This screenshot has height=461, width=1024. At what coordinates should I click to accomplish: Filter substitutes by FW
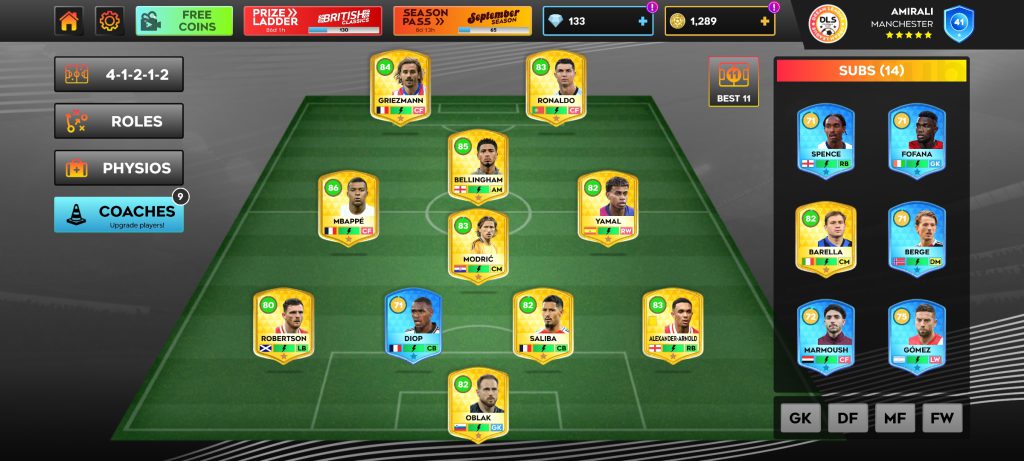pos(941,419)
